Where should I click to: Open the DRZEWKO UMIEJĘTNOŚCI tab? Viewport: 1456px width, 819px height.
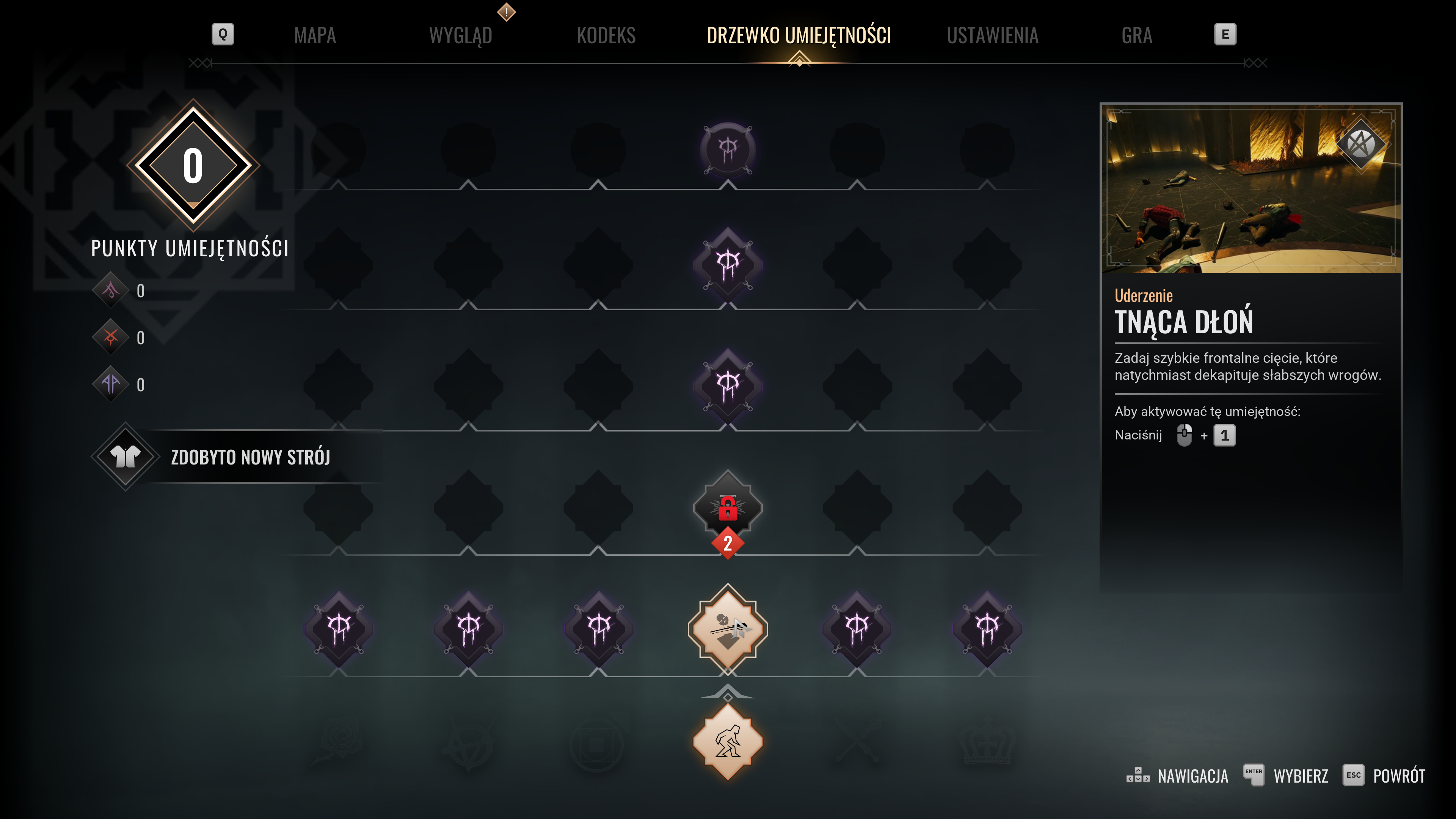tap(799, 36)
